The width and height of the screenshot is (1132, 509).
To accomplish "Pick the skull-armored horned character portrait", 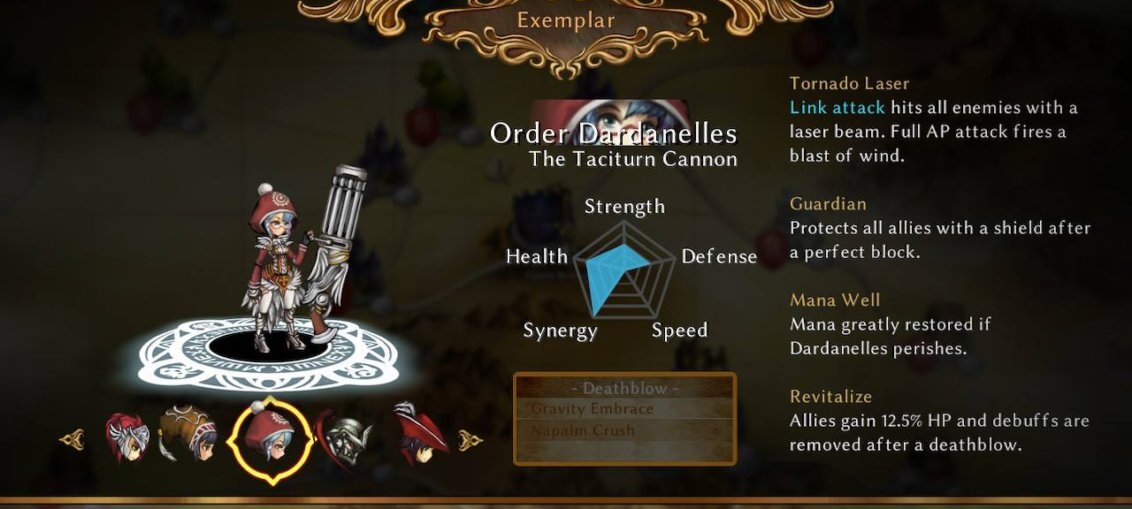I will tap(346, 436).
